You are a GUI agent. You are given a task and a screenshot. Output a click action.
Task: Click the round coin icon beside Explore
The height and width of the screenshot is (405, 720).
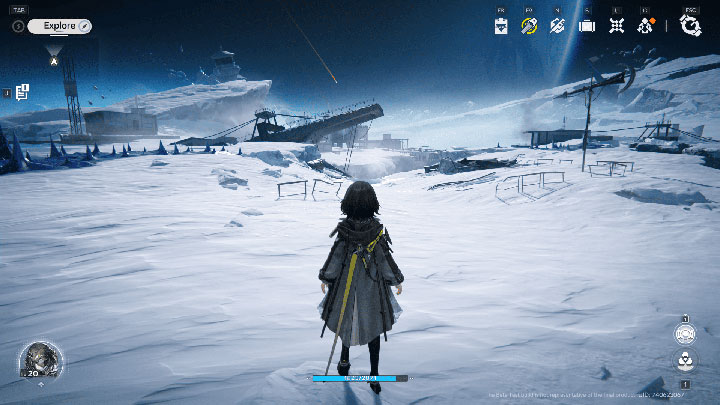coord(18,26)
